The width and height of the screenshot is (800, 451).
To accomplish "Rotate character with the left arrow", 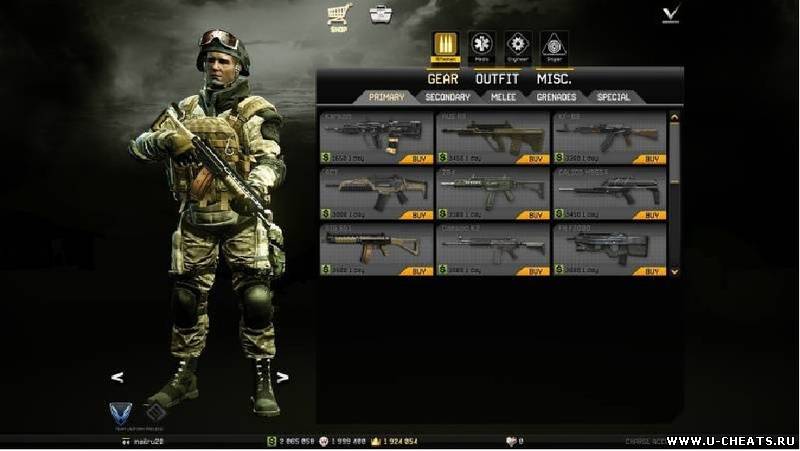I will 117,377.
